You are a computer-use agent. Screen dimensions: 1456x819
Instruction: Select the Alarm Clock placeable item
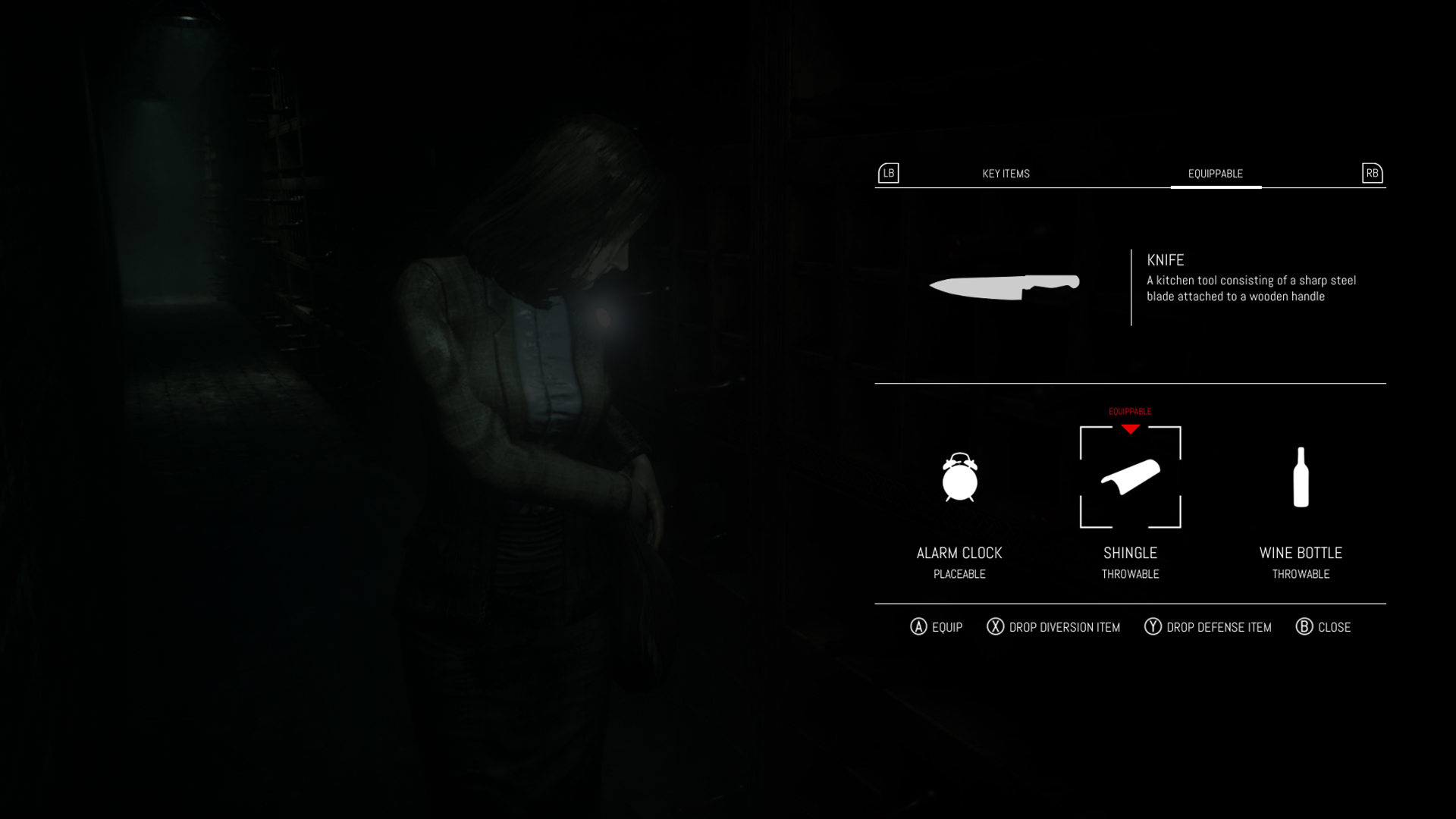pos(959,479)
